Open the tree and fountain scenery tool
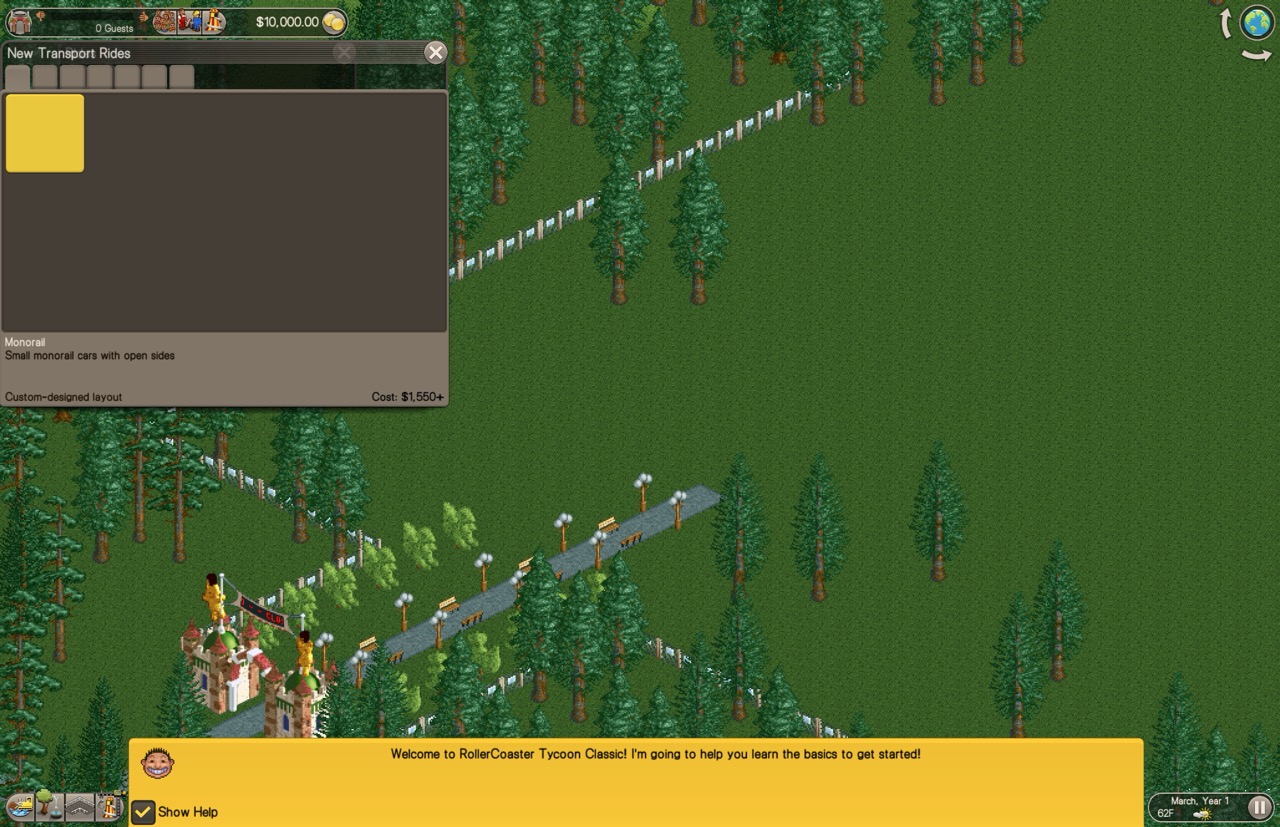 click(x=46, y=804)
